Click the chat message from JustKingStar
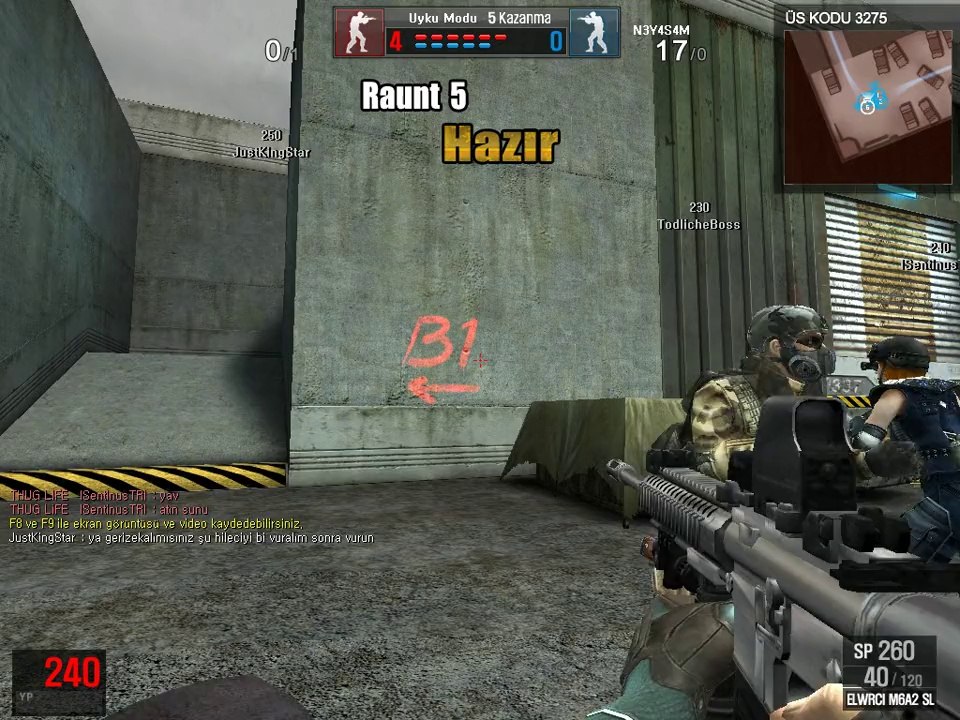Screen dimensions: 960x720 click(191, 538)
